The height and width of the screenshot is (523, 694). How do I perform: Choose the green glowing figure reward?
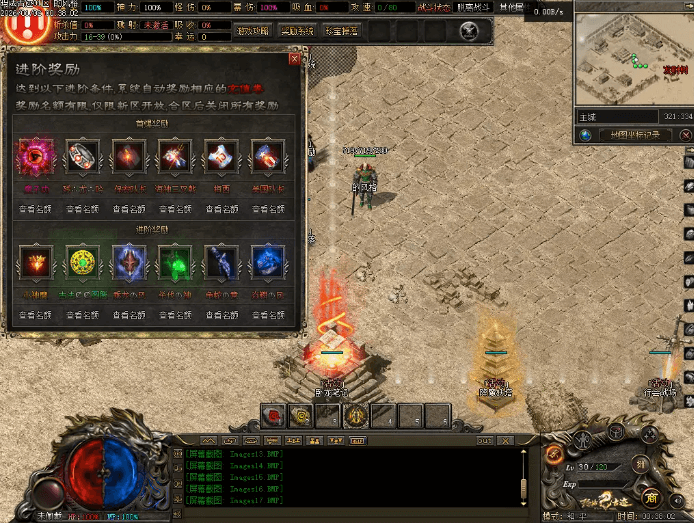[174, 263]
